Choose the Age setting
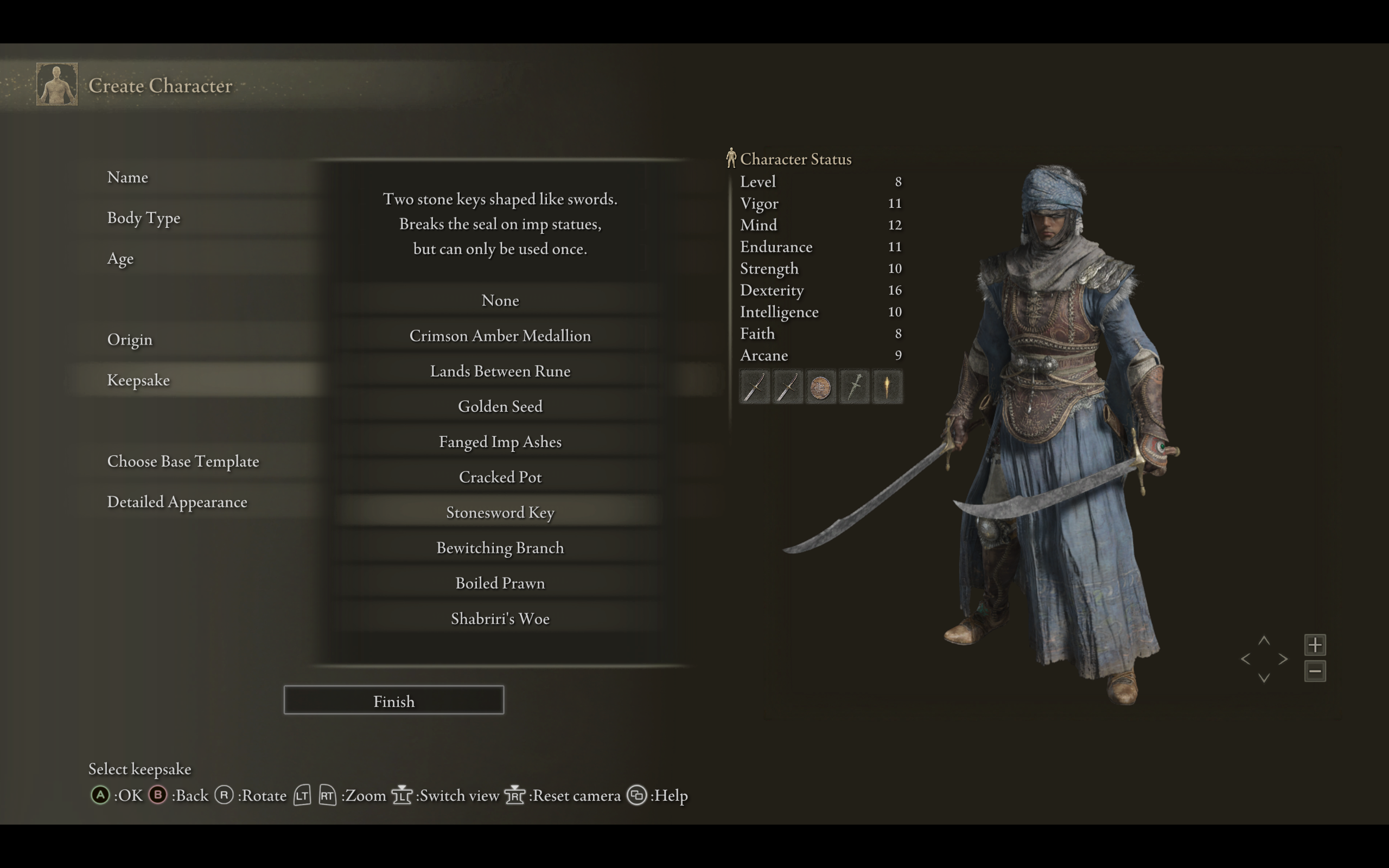The height and width of the screenshot is (868, 1389). pyautogui.click(x=120, y=258)
